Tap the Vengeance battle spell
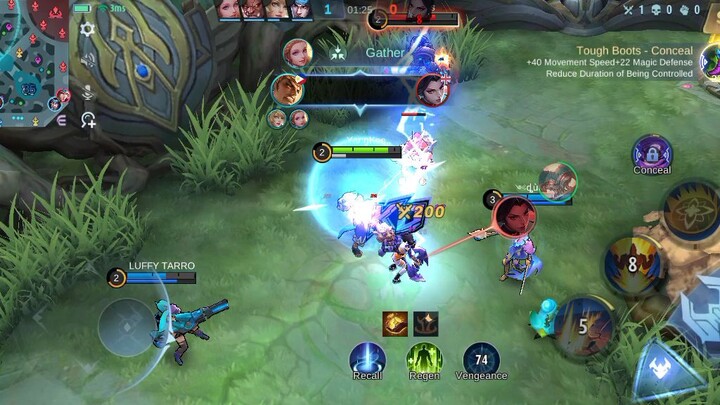The width and height of the screenshot is (720, 405). coord(481,360)
